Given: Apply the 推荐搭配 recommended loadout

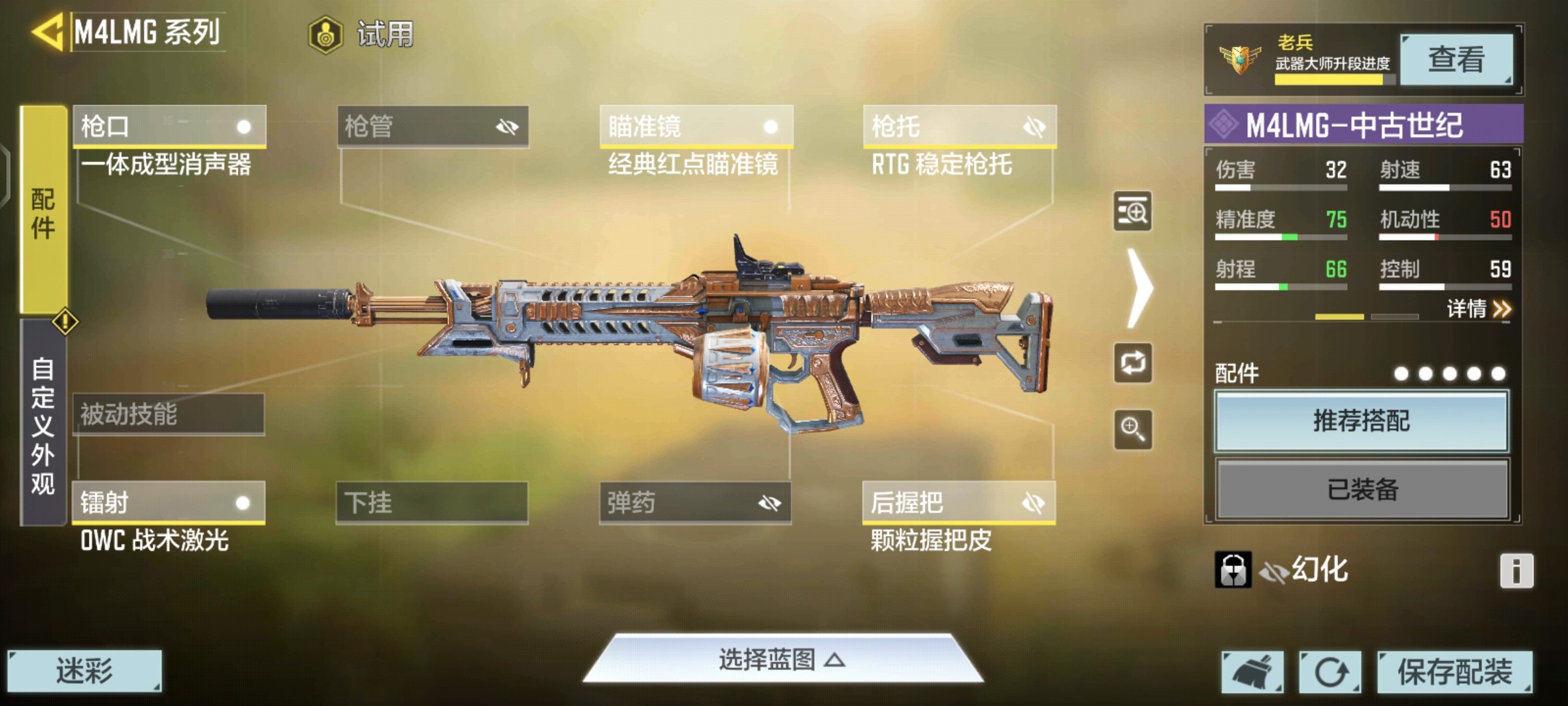Looking at the screenshot, I should point(1362,422).
